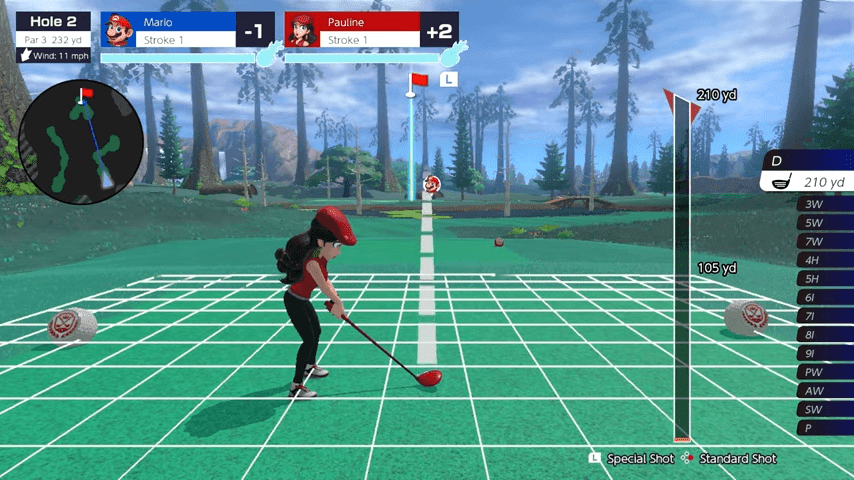Choose the 3W club

click(822, 204)
